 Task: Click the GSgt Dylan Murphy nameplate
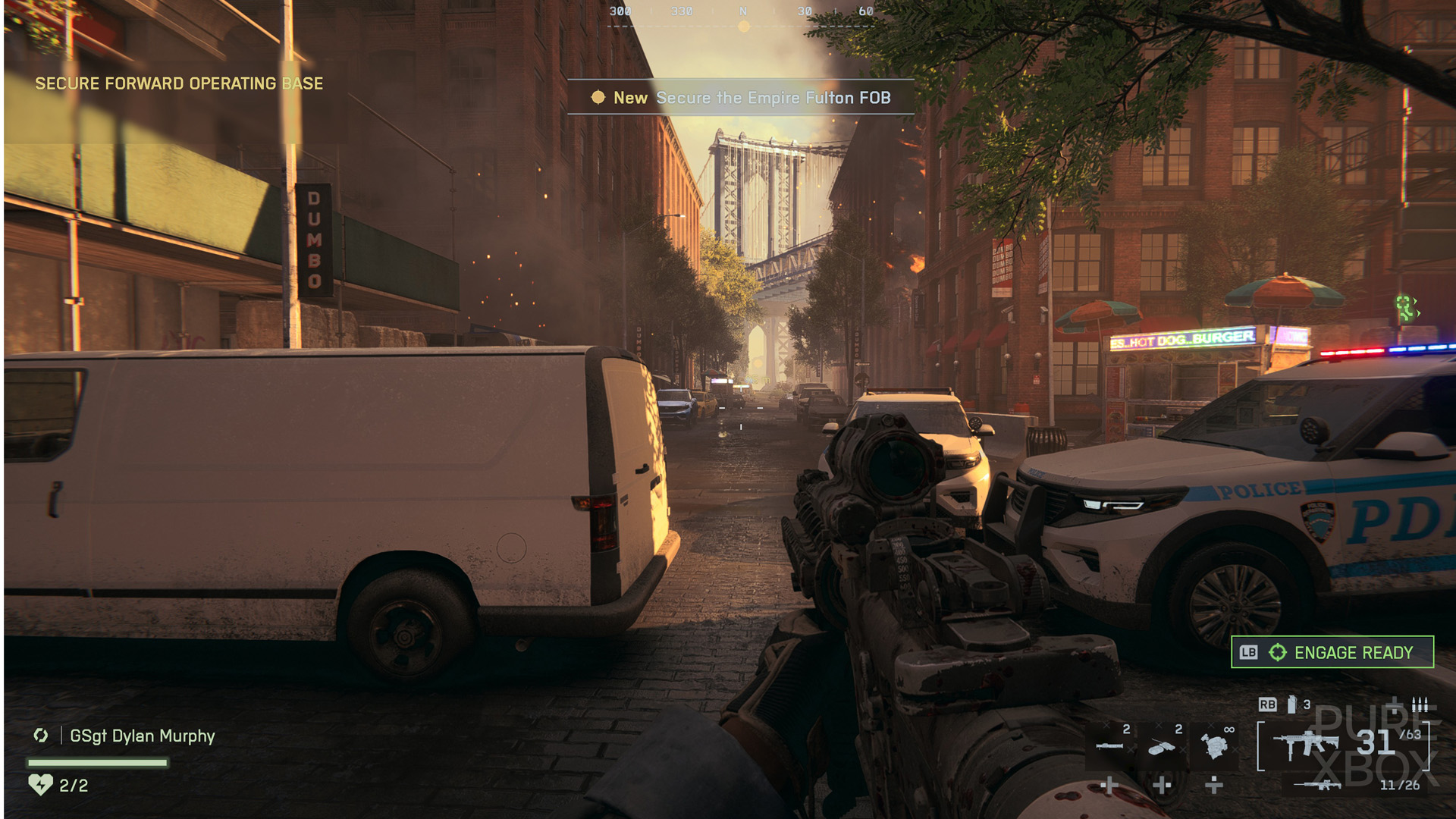coord(142,736)
